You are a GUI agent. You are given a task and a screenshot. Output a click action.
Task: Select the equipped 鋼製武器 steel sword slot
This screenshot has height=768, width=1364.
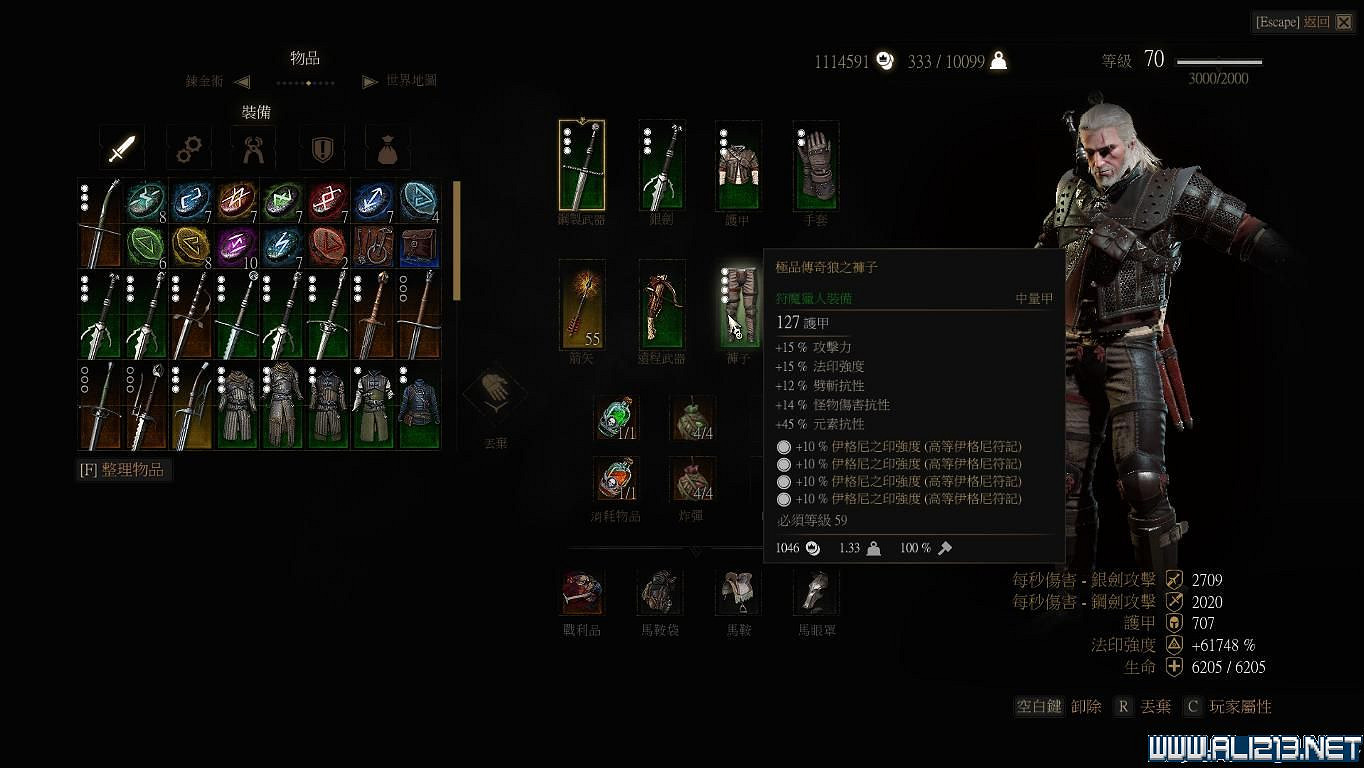[581, 164]
